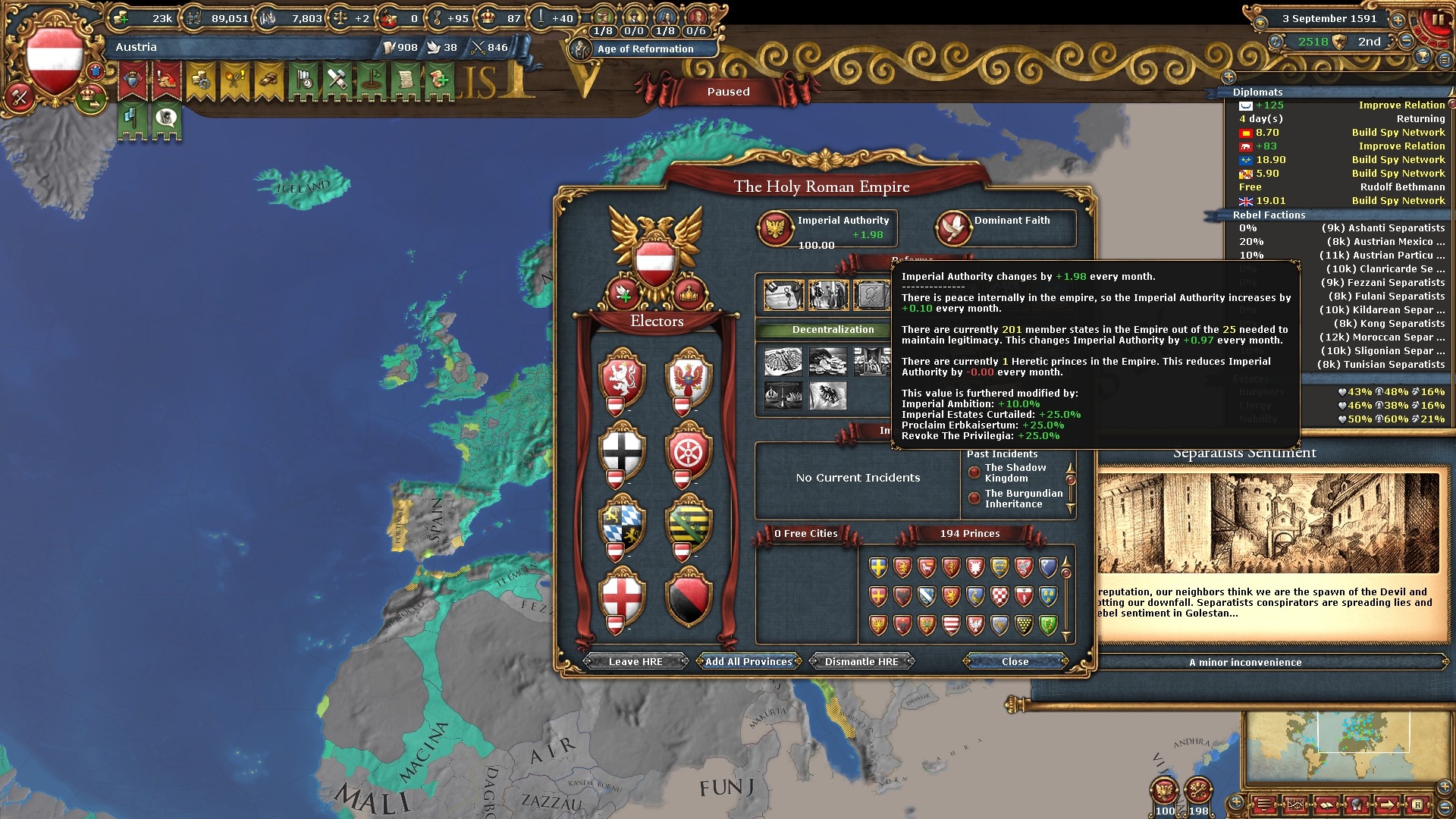Choose the Dismantle HRE button

click(x=861, y=662)
